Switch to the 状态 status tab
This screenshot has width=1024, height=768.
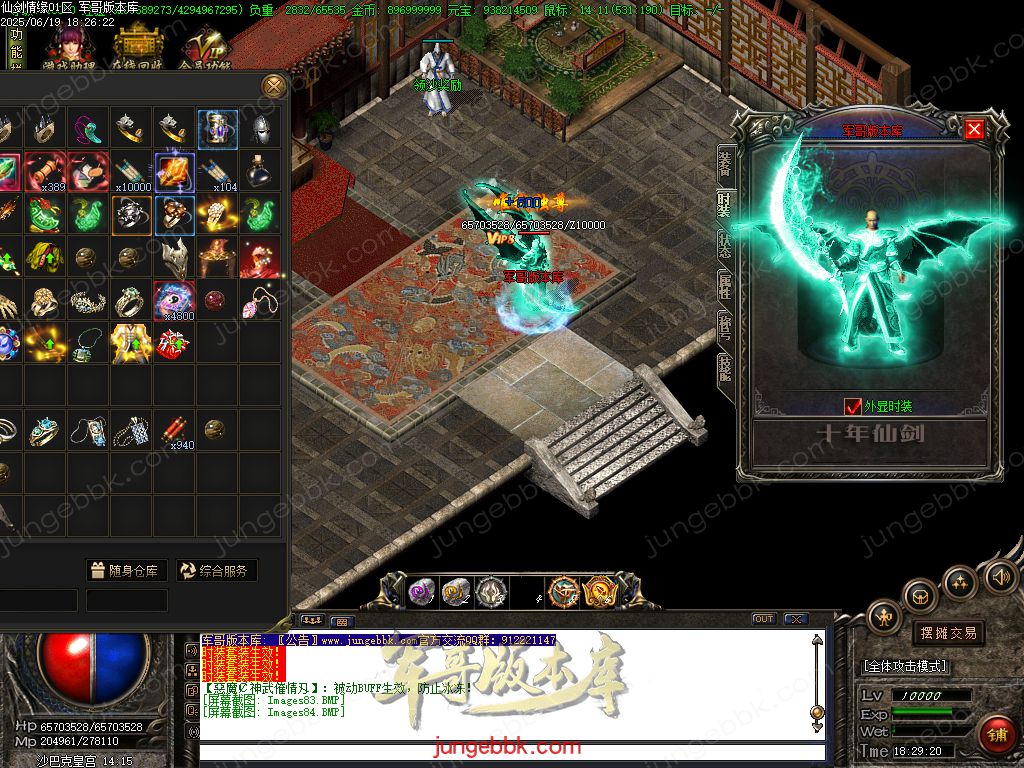point(725,246)
